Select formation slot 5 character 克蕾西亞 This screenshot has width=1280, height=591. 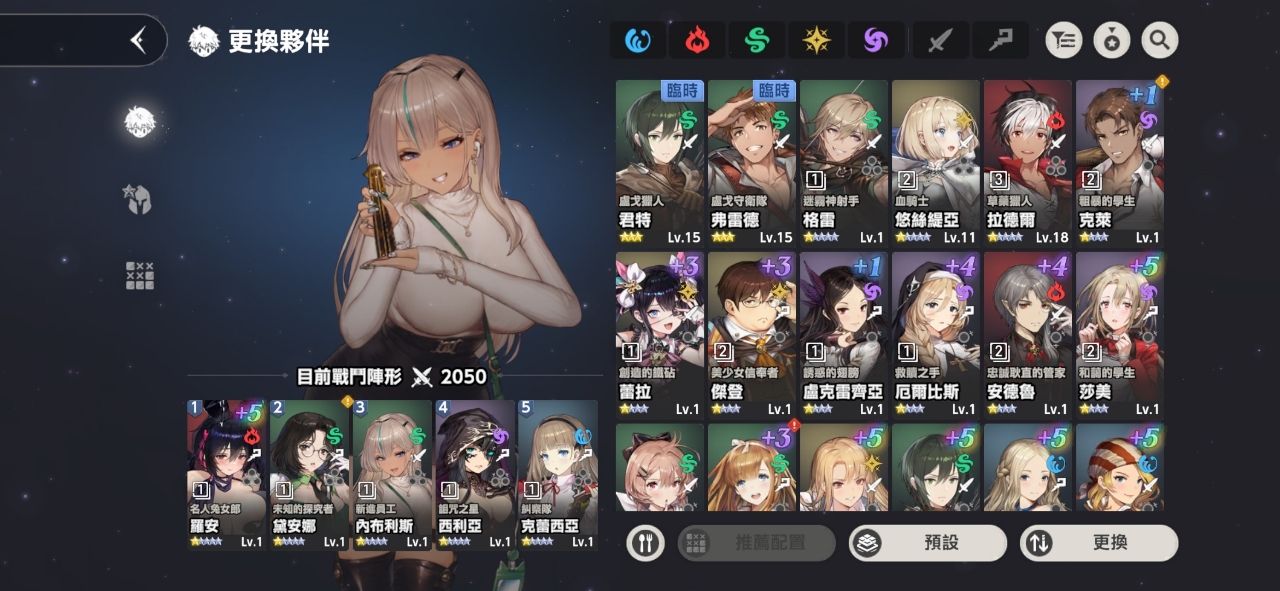pyautogui.click(x=557, y=474)
